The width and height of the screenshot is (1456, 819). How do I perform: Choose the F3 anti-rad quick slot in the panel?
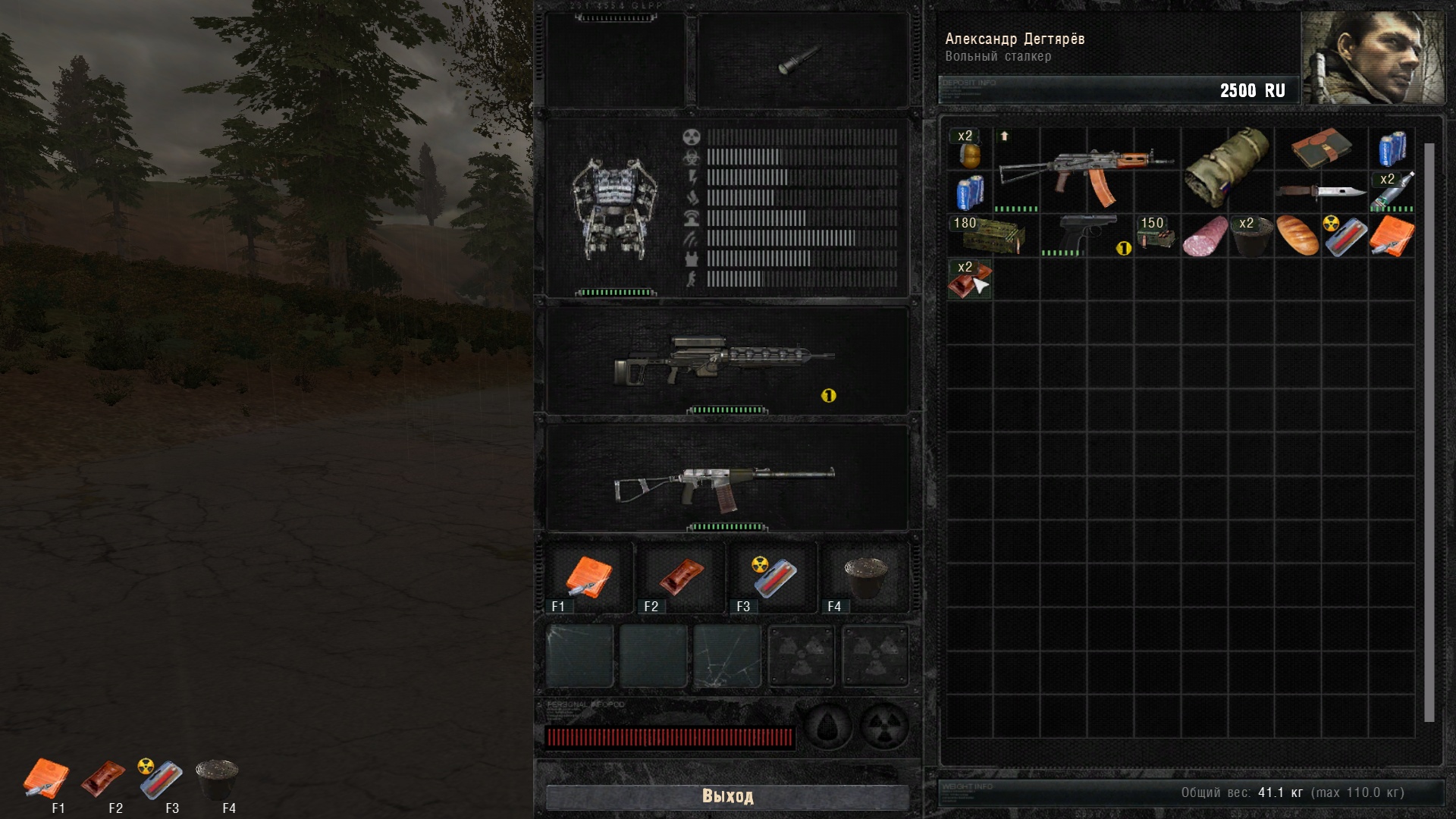pos(772,578)
